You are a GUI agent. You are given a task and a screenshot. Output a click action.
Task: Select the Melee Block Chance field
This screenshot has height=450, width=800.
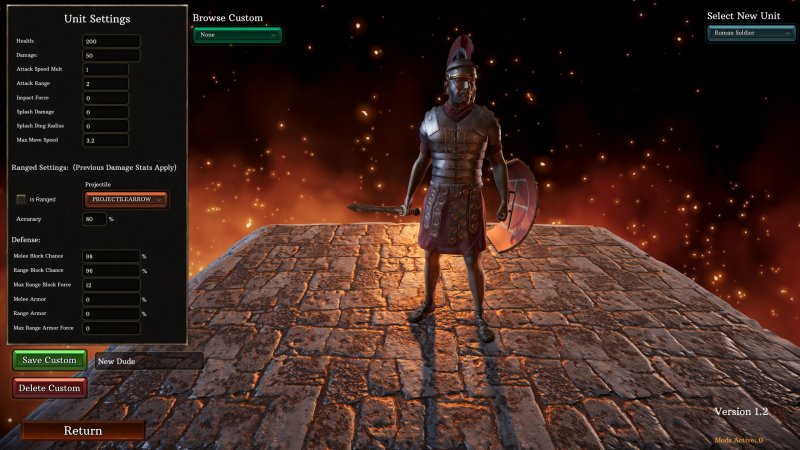point(111,256)
